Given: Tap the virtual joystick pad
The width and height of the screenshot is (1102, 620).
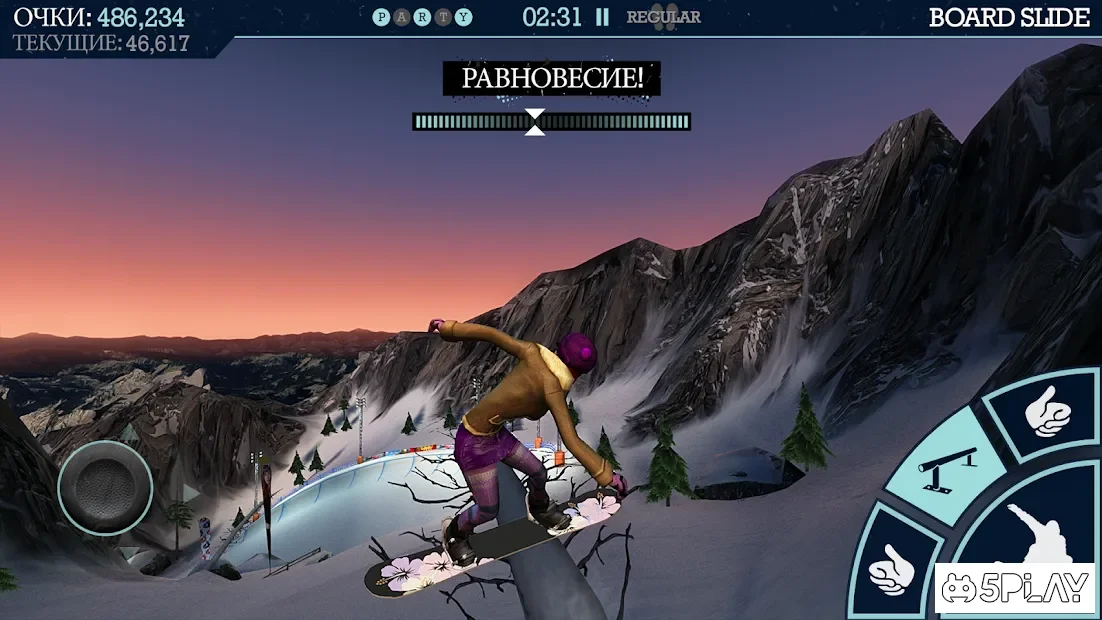Looking at the screenshot, I should pos(105,487).
